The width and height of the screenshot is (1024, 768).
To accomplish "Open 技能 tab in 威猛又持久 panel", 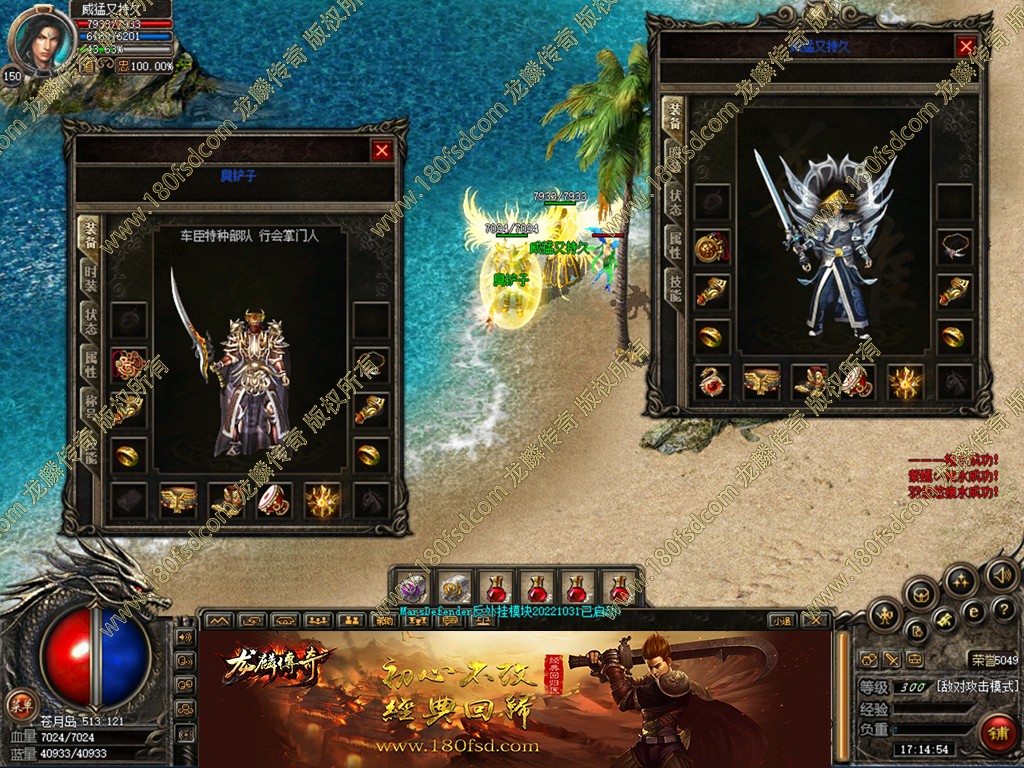I will coord(675,289).
